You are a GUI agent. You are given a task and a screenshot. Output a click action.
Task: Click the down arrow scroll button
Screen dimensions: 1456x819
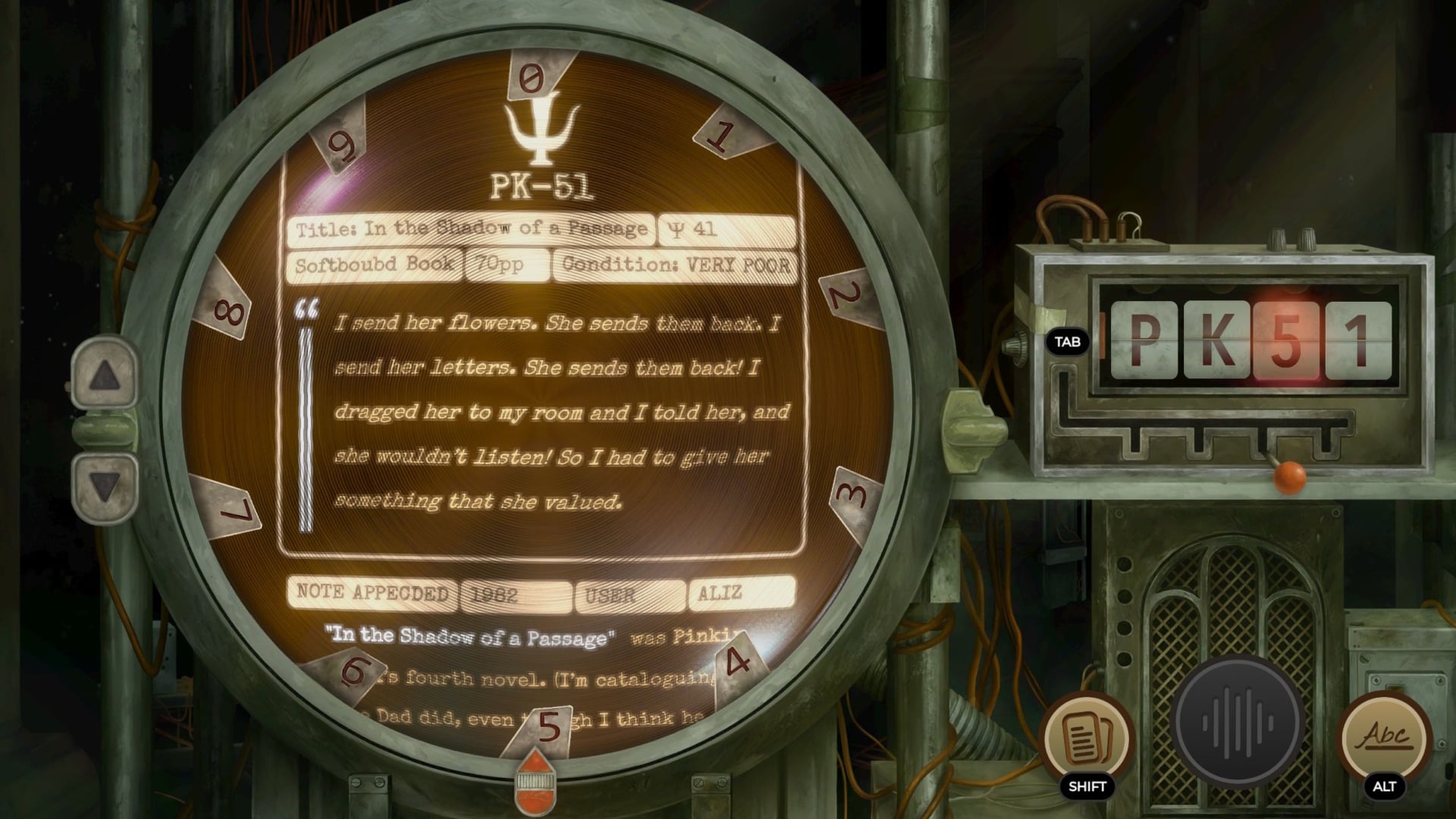(x=105, y=487)
